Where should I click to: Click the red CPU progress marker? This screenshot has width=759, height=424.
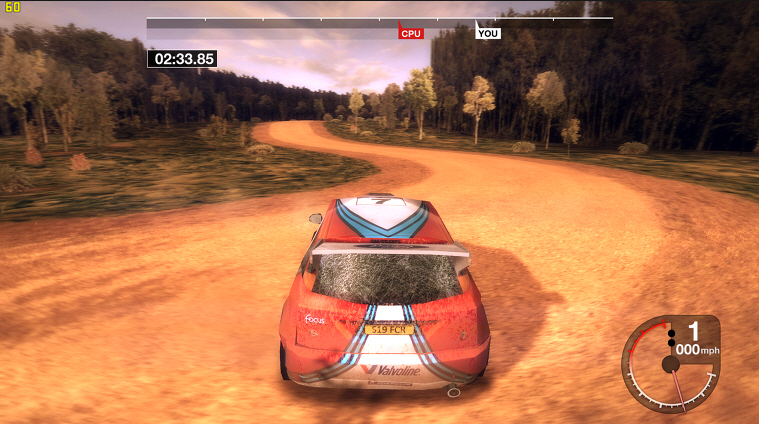click(411, 33)
